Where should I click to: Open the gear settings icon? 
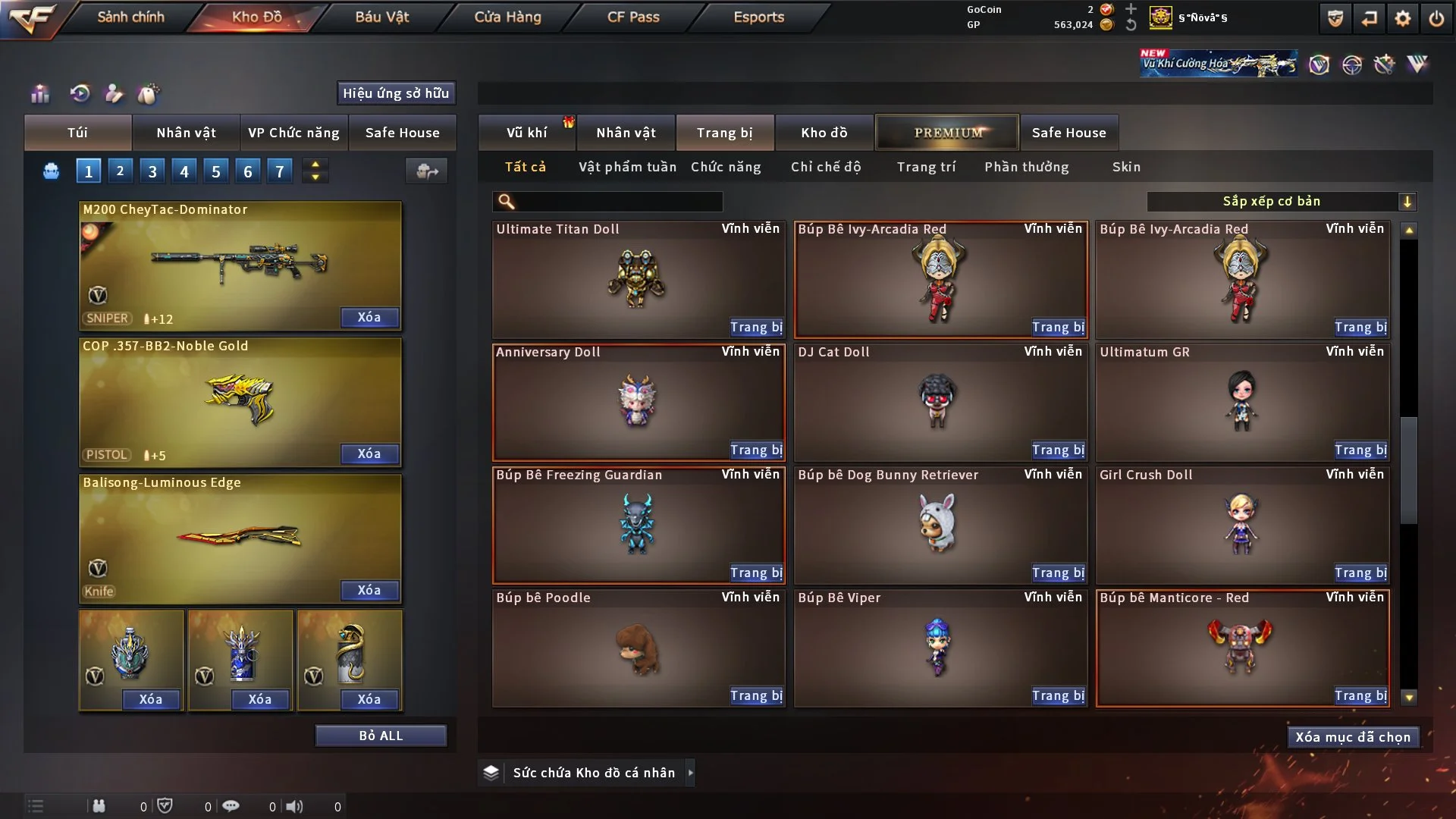point(1403,18)
